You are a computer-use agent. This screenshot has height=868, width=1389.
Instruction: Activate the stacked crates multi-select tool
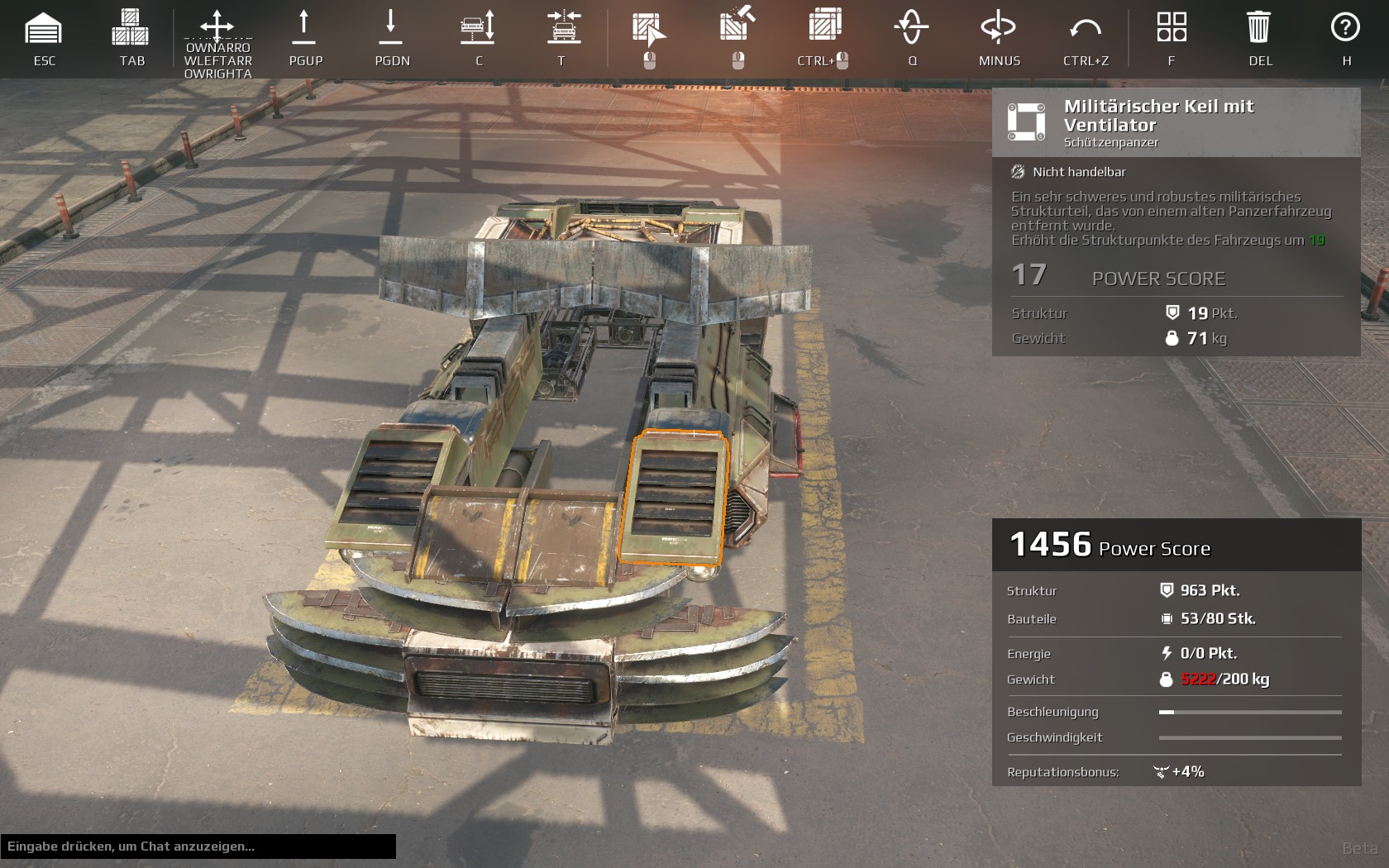pos(824,26)
